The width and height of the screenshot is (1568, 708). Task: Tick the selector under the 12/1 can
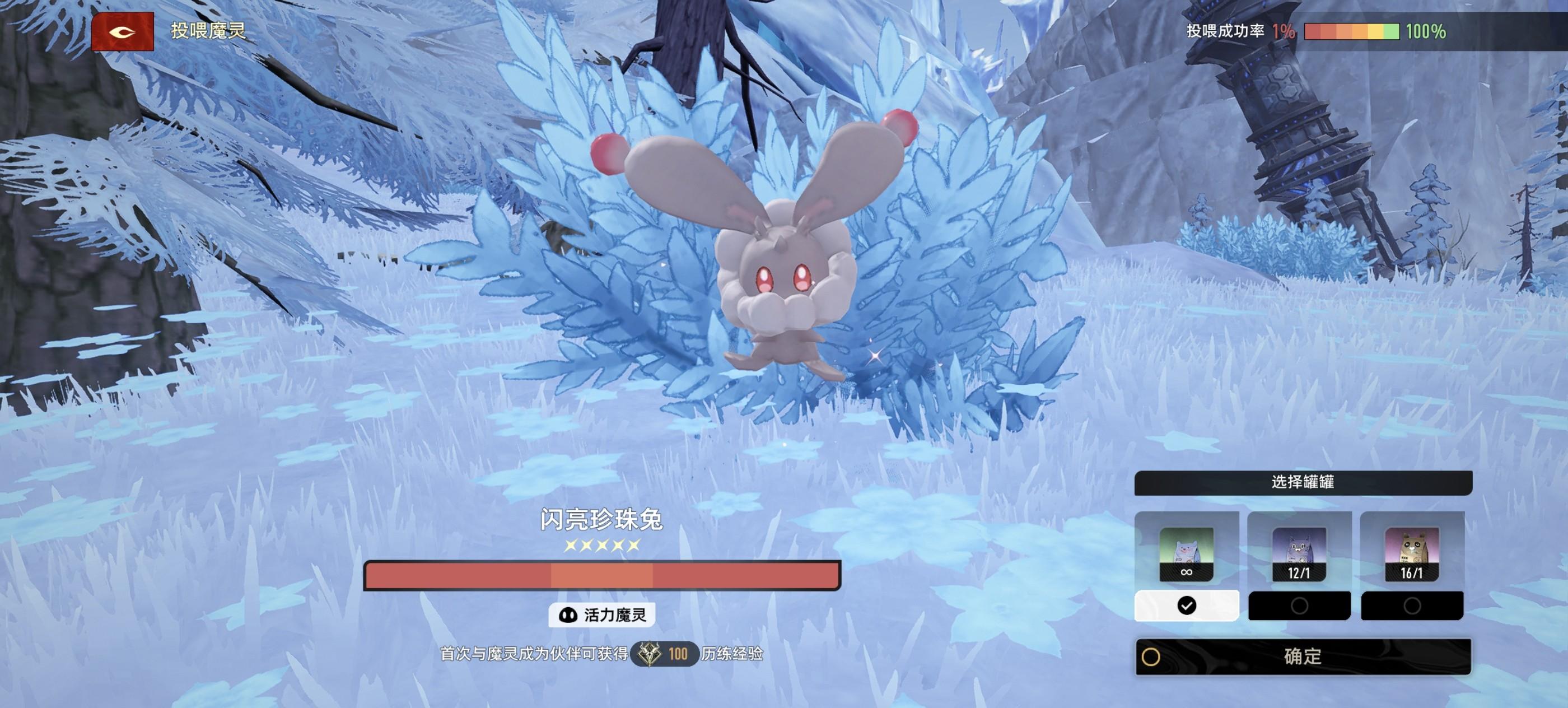pyautogui.click(x=1299, y=605)
